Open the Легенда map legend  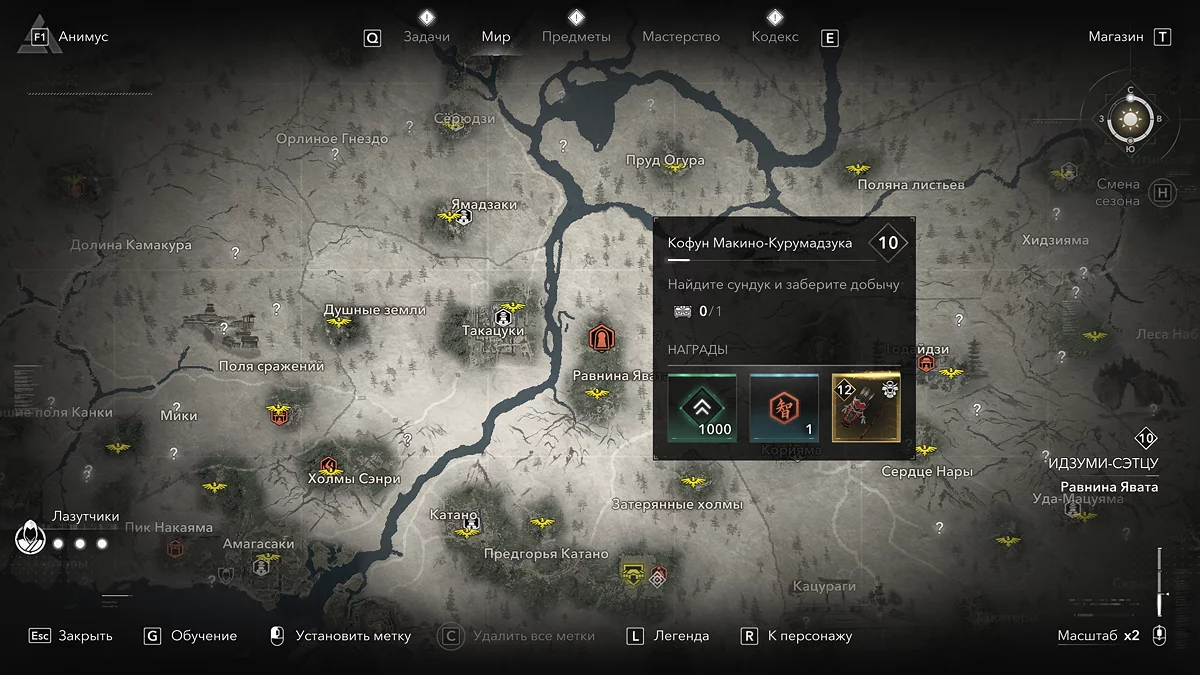681,636
